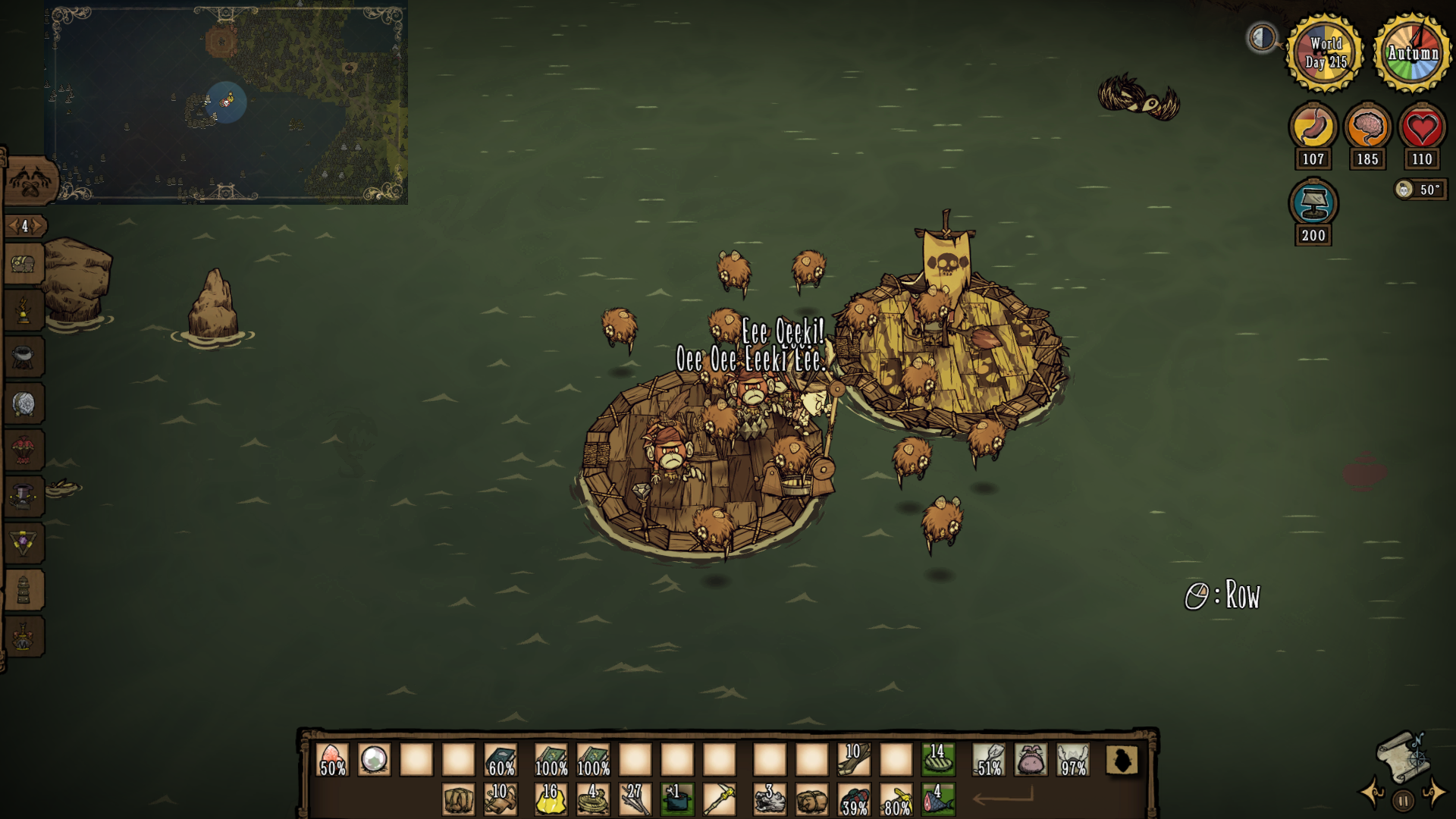Viewport: 1456px width, 819px height.
Task: Choose the stack of 16 gold nuggets
Action: pos(551,800)
